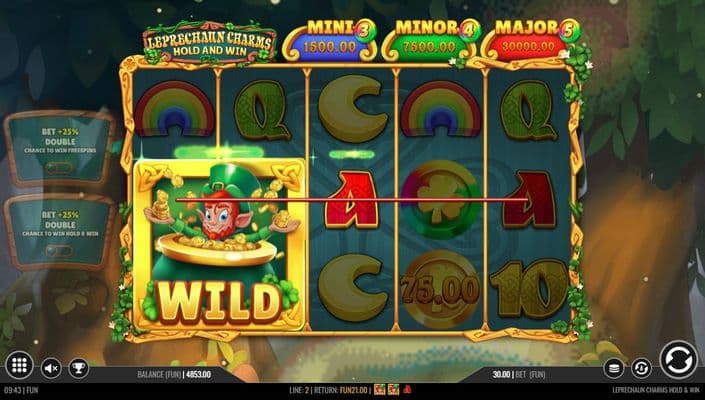Image resolution: width=705 pixels, height=400 pixels.
Task: Spin the reels with the round spin button
Action: point(679,360)
